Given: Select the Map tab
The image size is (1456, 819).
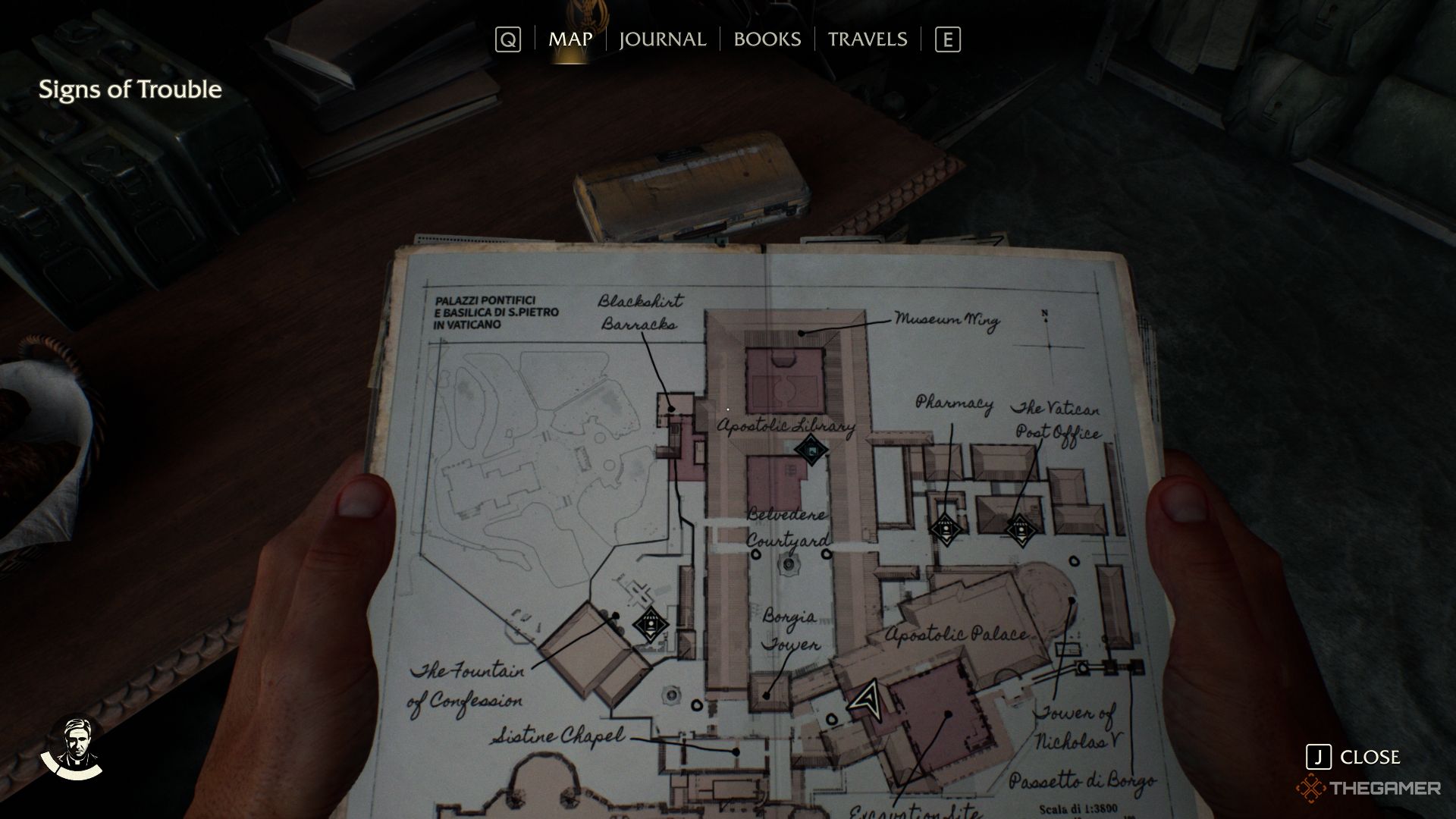Looking at the screenshot, I should tap(570, 39).
